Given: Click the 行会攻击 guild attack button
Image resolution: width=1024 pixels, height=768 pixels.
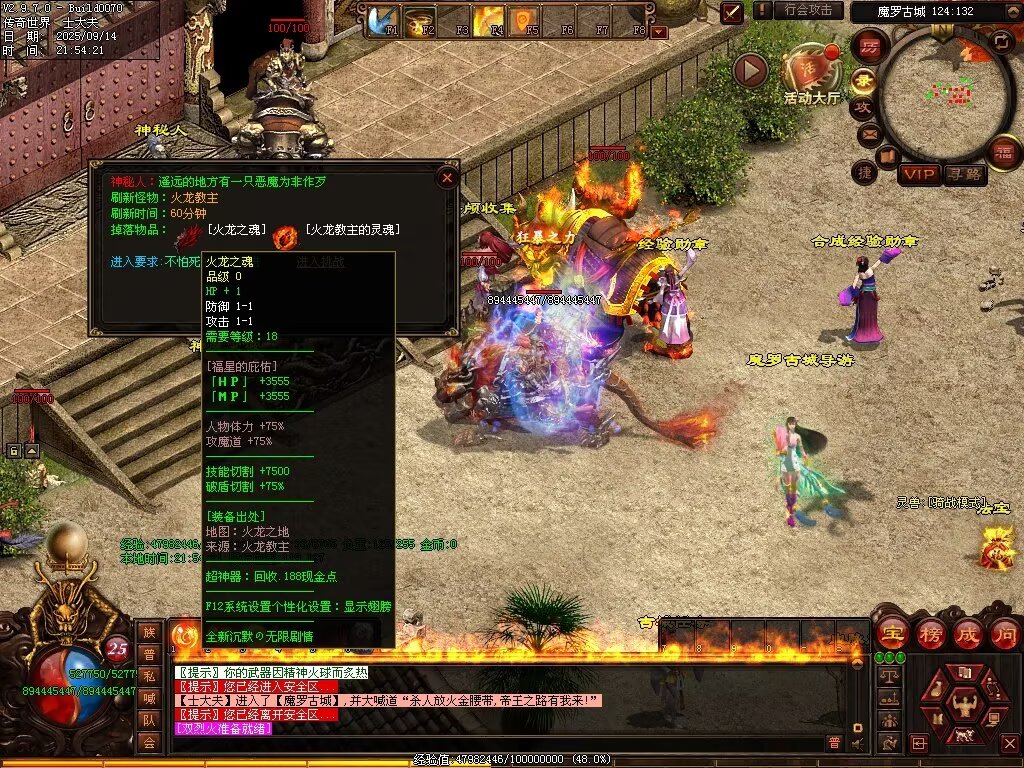Looking at the screenshot, I should click(808, 10).
